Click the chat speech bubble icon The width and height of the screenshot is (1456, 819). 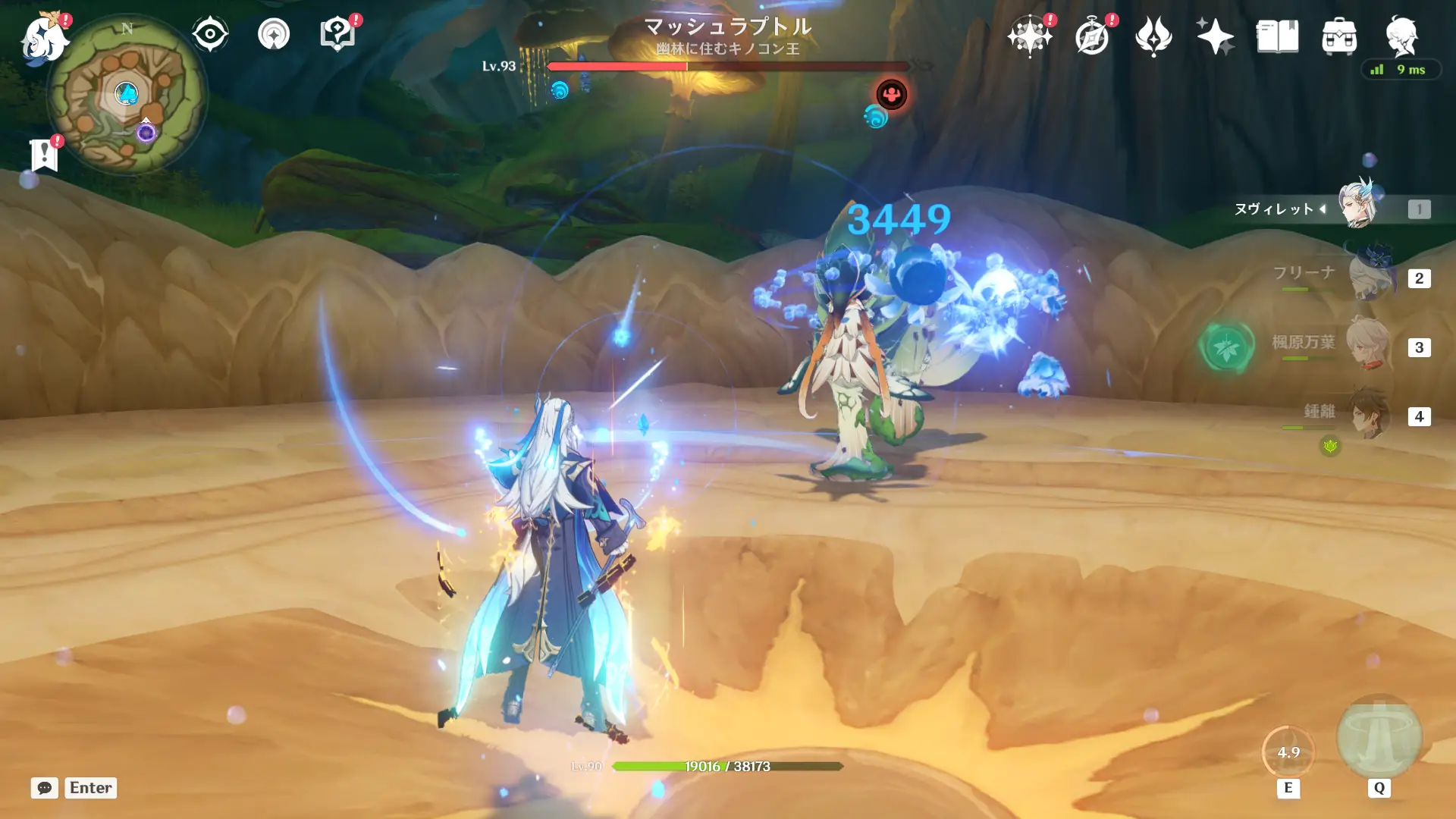45,788
